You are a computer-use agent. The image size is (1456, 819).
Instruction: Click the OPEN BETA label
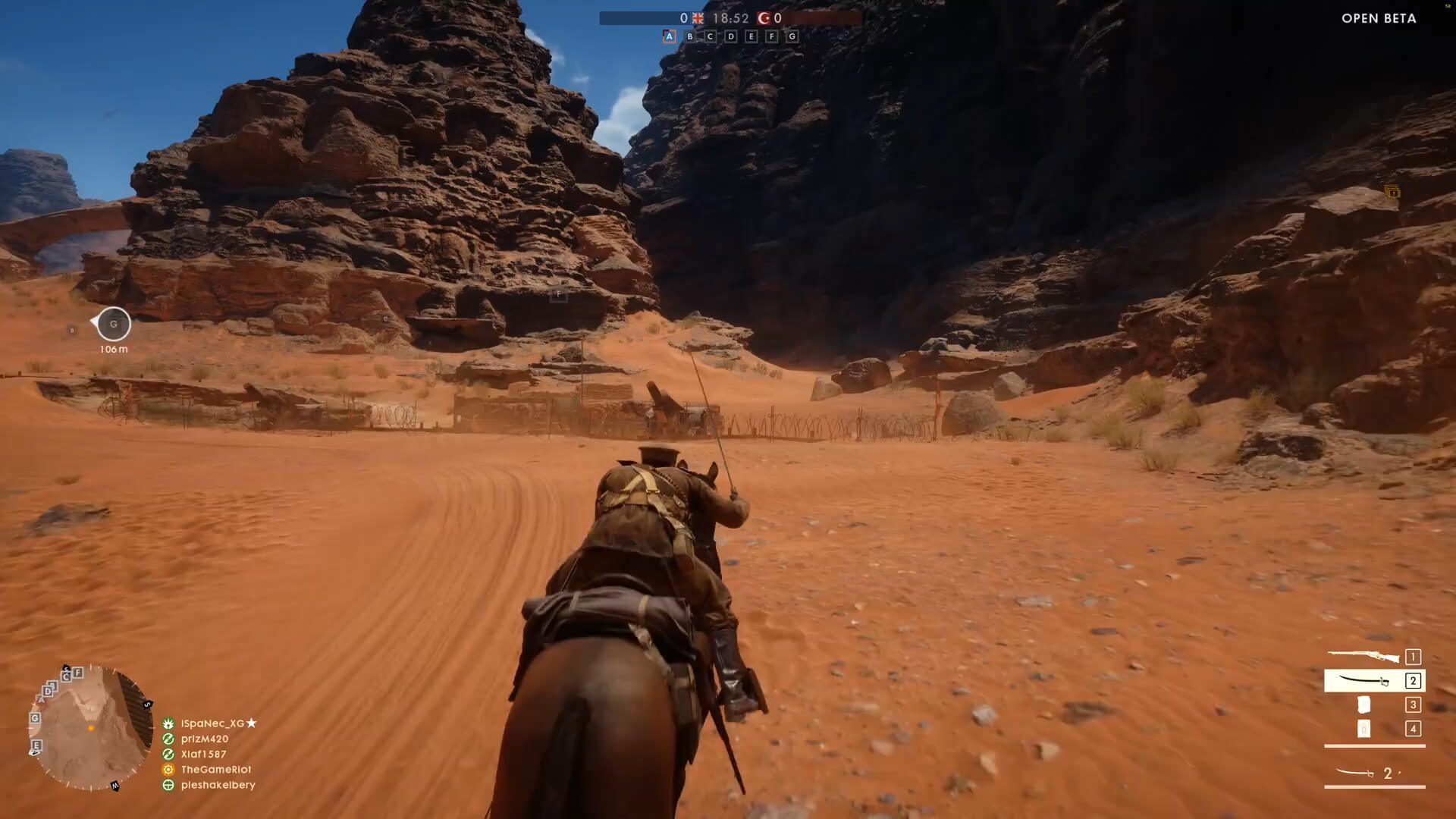click(1378, 18)
